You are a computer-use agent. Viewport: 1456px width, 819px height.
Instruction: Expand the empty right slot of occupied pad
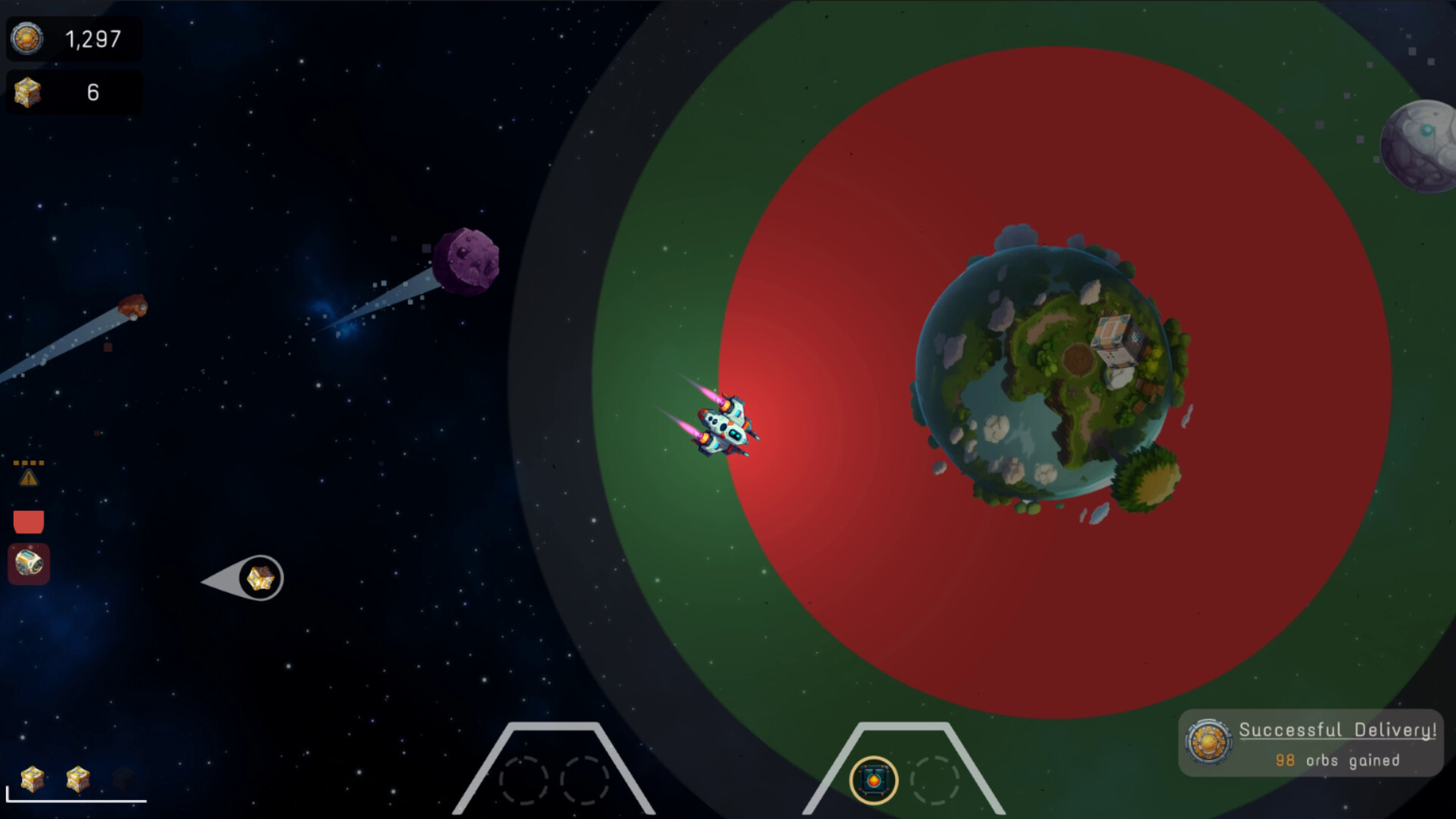[x=937, y=780]
